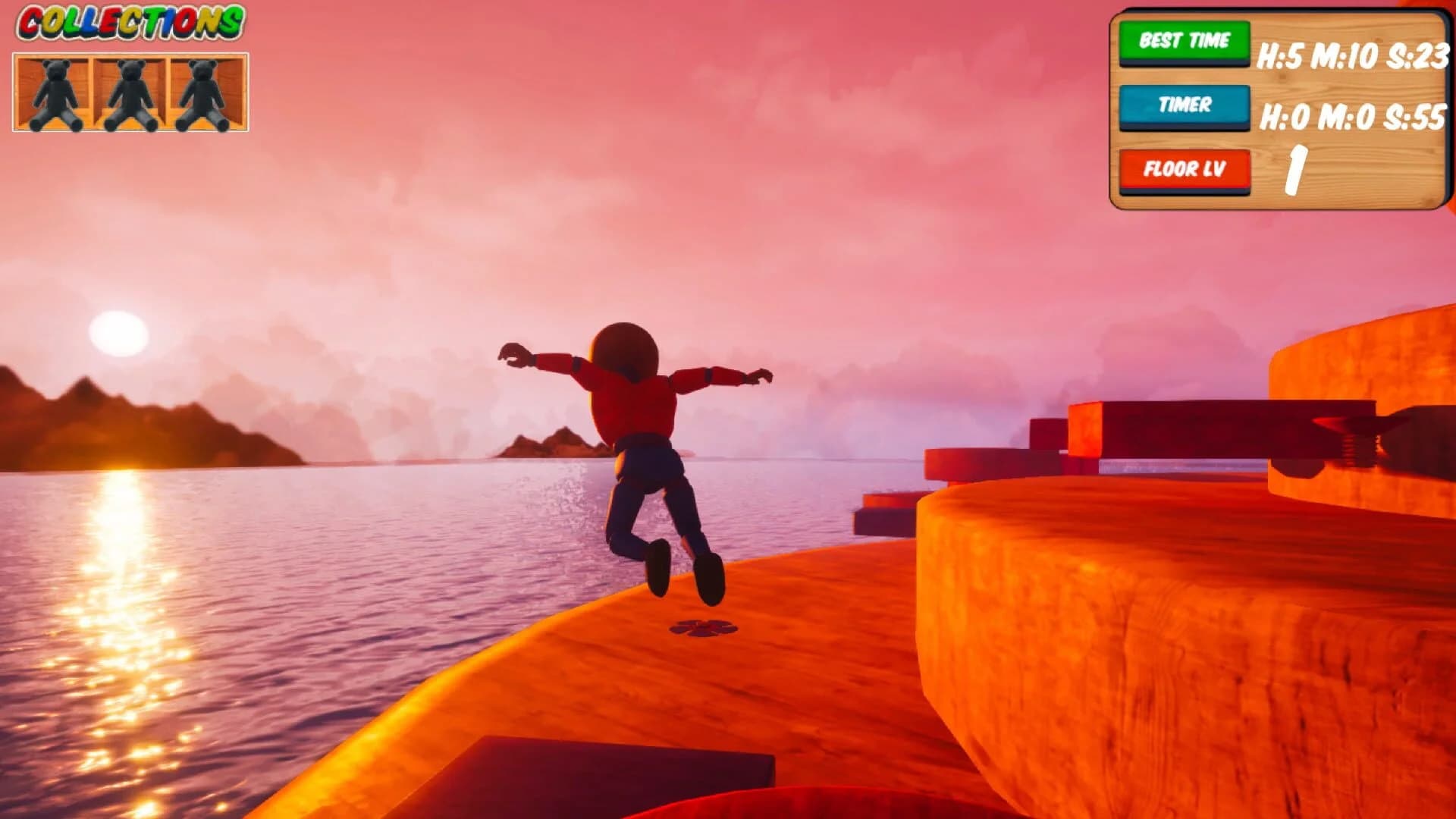Toggle the red FLOOR LV indicator

point(1184,170)
